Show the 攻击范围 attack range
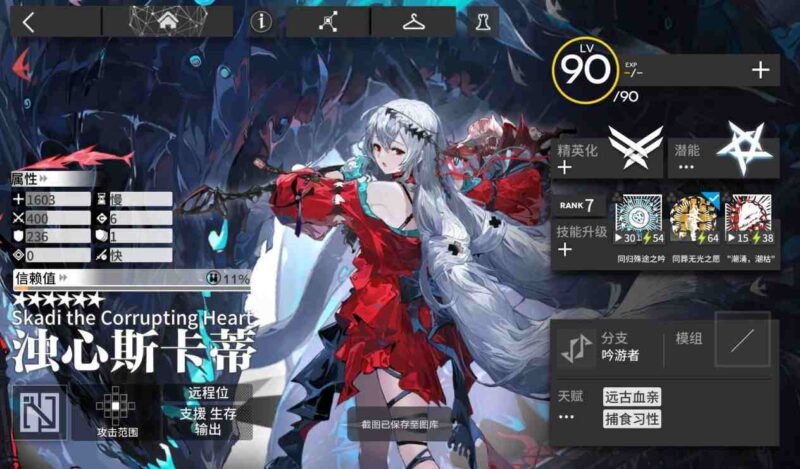This screenshot has height=469, width=800. point(117,410)
